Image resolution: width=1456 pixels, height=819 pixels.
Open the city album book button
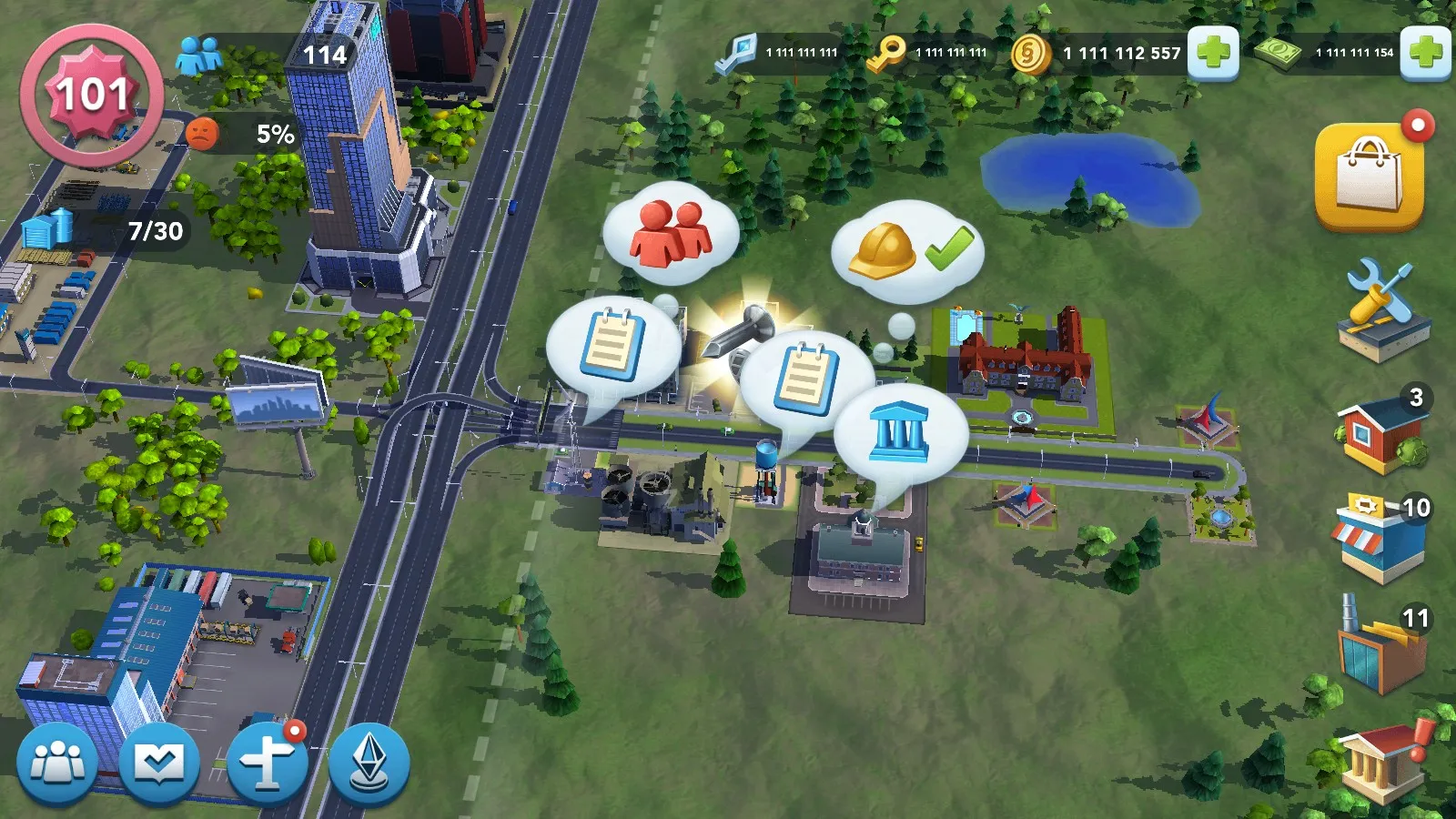click(160, 763)
